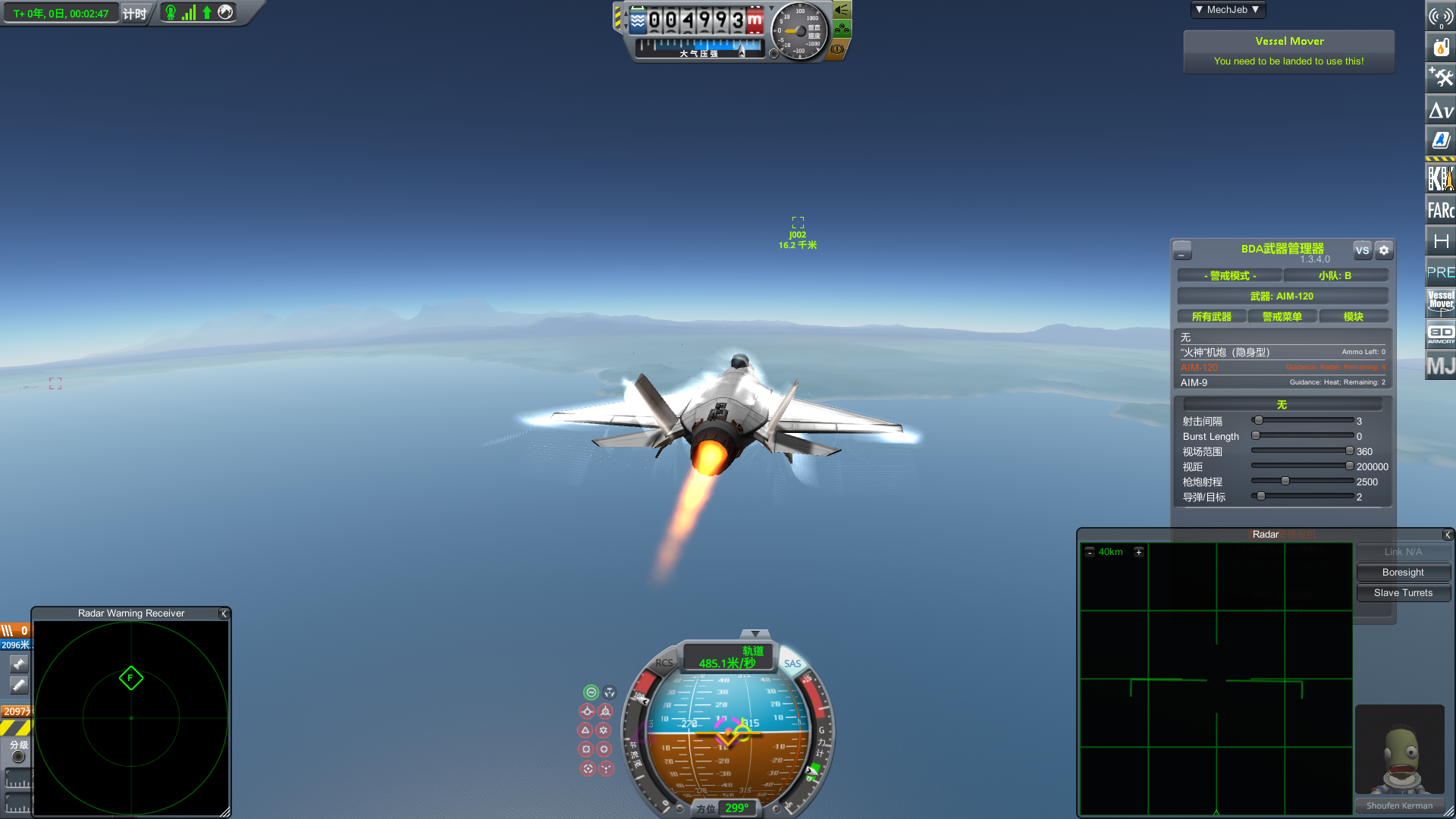Select Shoufen Kerman's crew portrait
Screen dimensions: 1456x819
coord(1399,751)
